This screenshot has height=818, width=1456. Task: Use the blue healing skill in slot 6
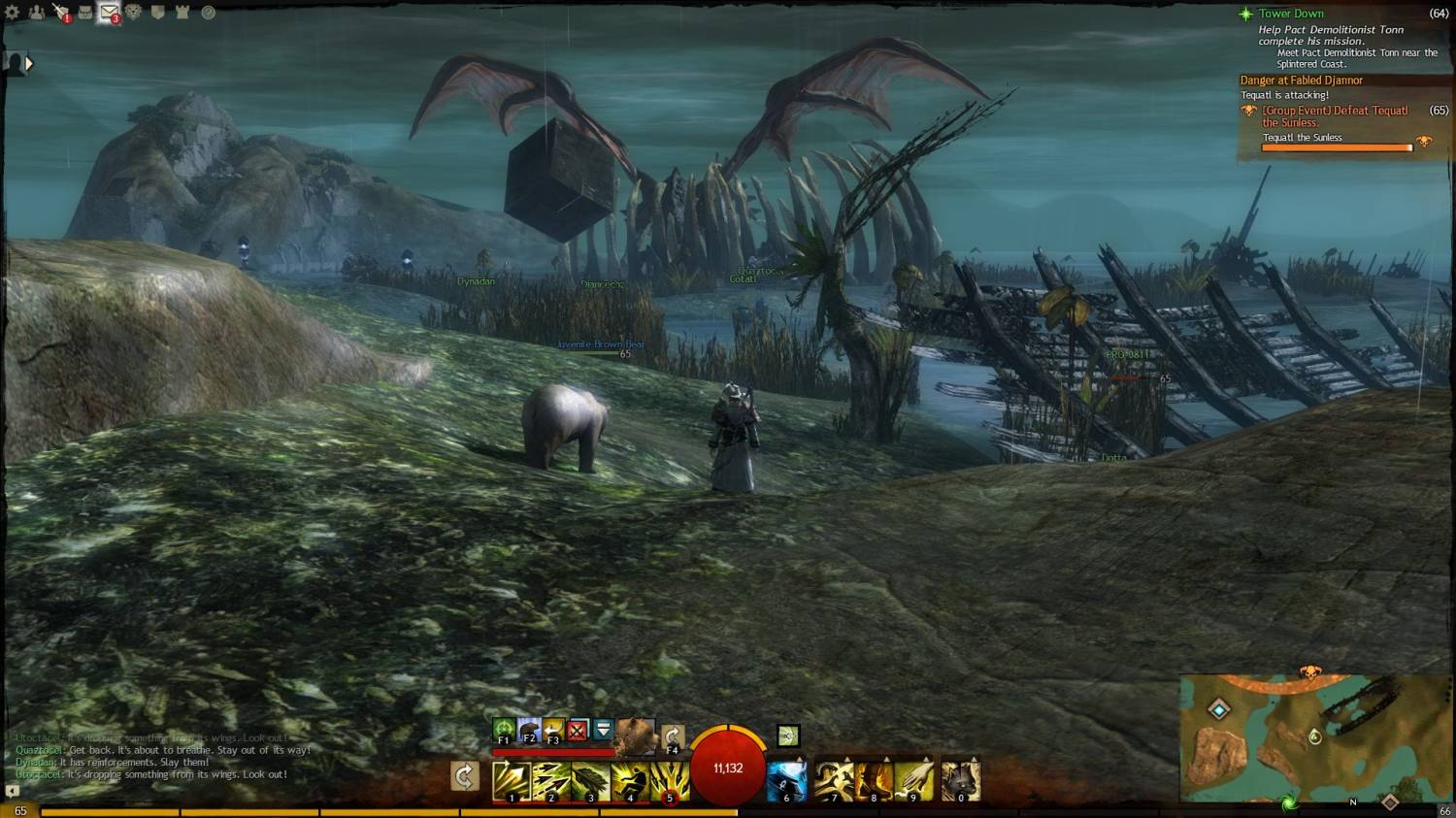(786, 781)
